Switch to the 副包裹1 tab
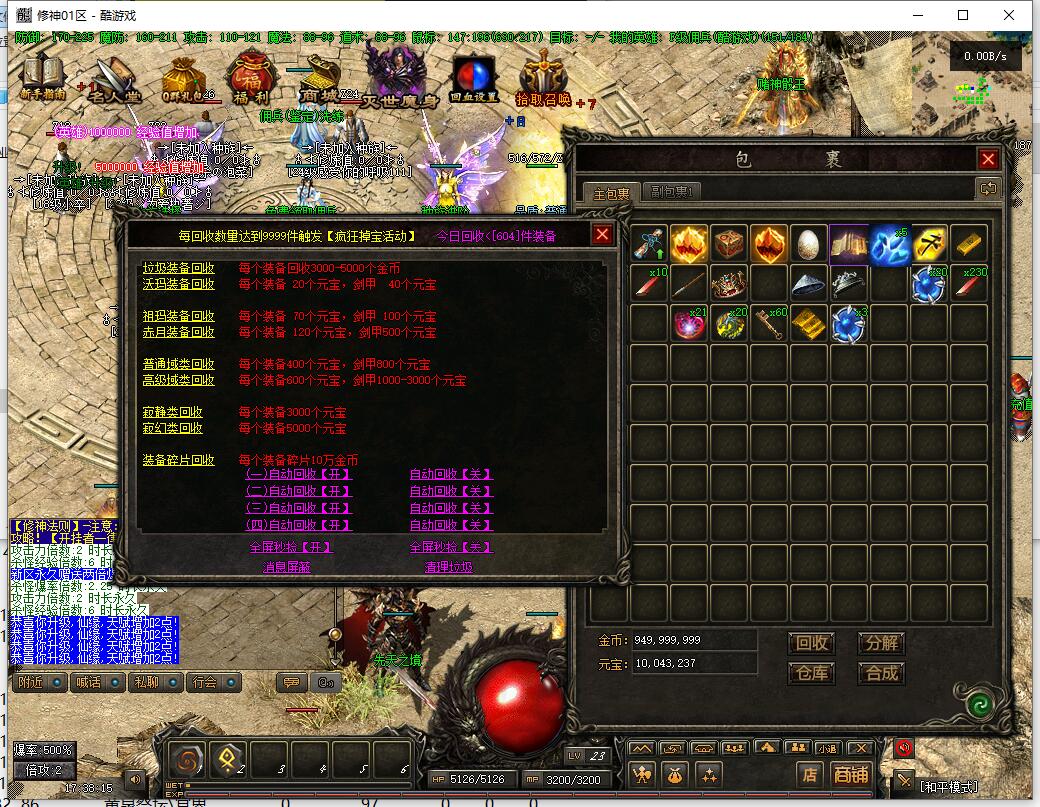 coord(672,191)
